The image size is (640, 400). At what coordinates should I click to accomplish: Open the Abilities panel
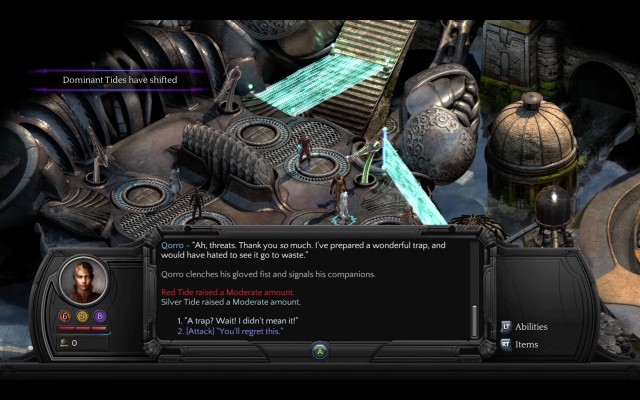point(531,326)
